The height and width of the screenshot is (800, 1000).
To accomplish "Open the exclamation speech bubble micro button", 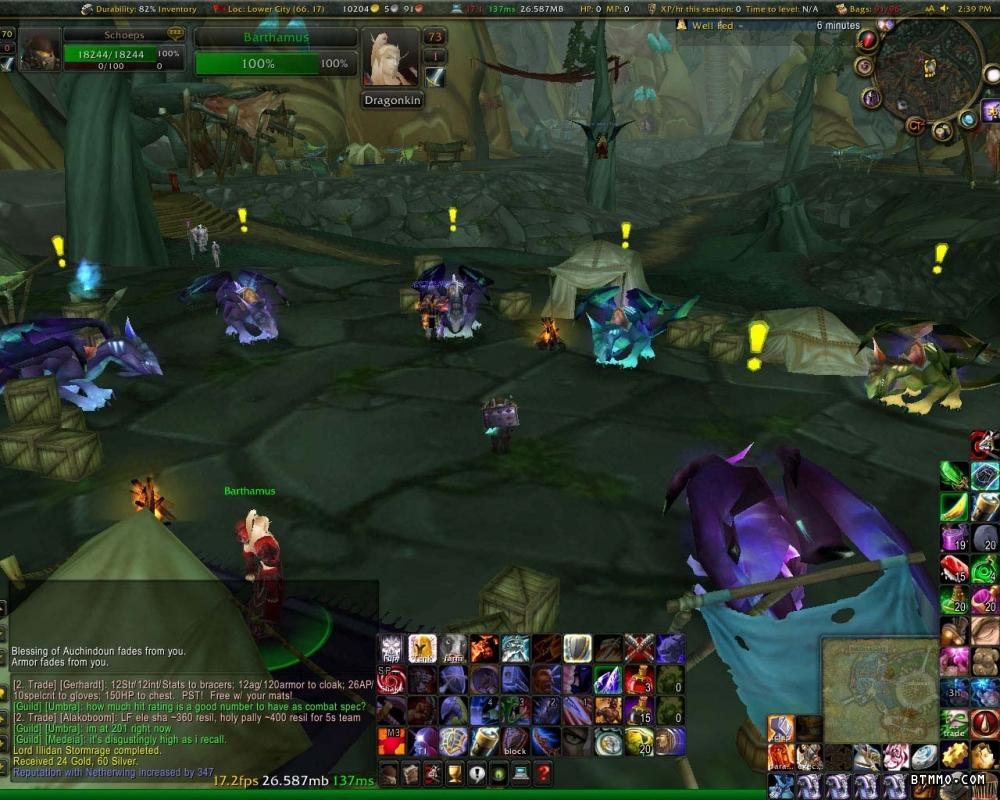I will pos(477,773).
